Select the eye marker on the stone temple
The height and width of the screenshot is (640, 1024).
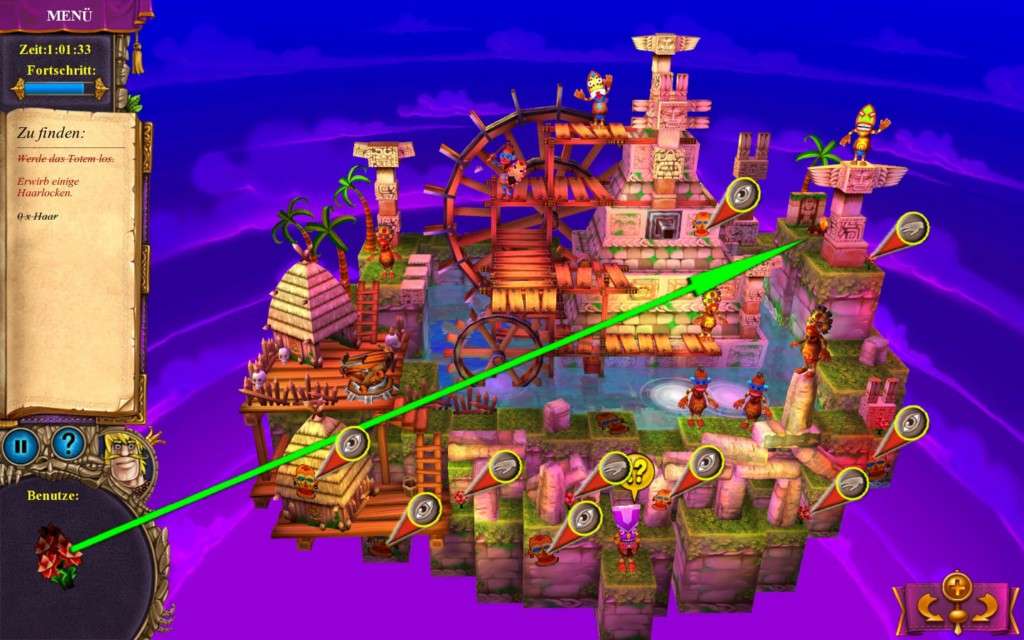[742, 195]
